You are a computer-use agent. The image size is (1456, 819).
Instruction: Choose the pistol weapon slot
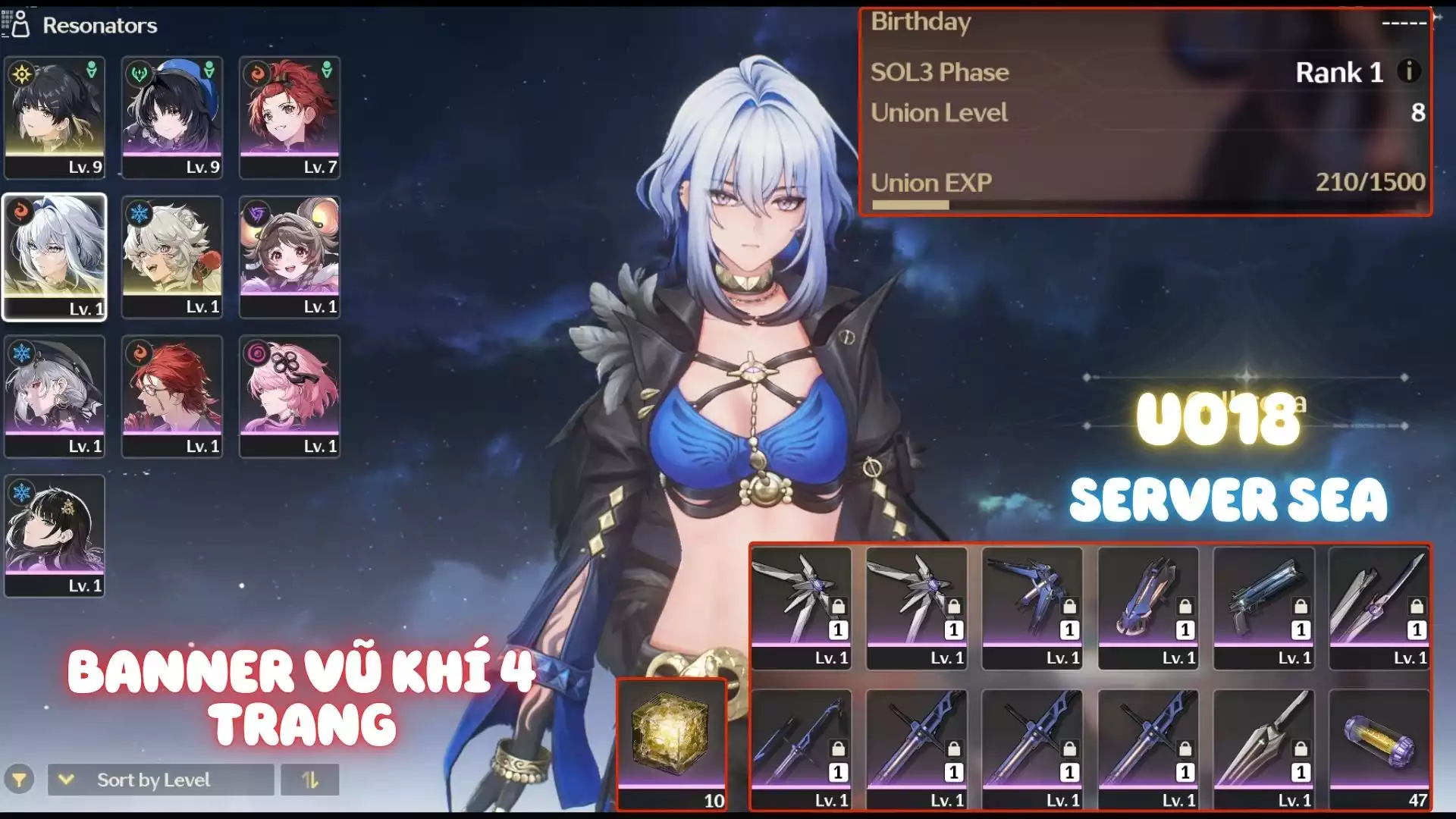tap(1263, 607)
